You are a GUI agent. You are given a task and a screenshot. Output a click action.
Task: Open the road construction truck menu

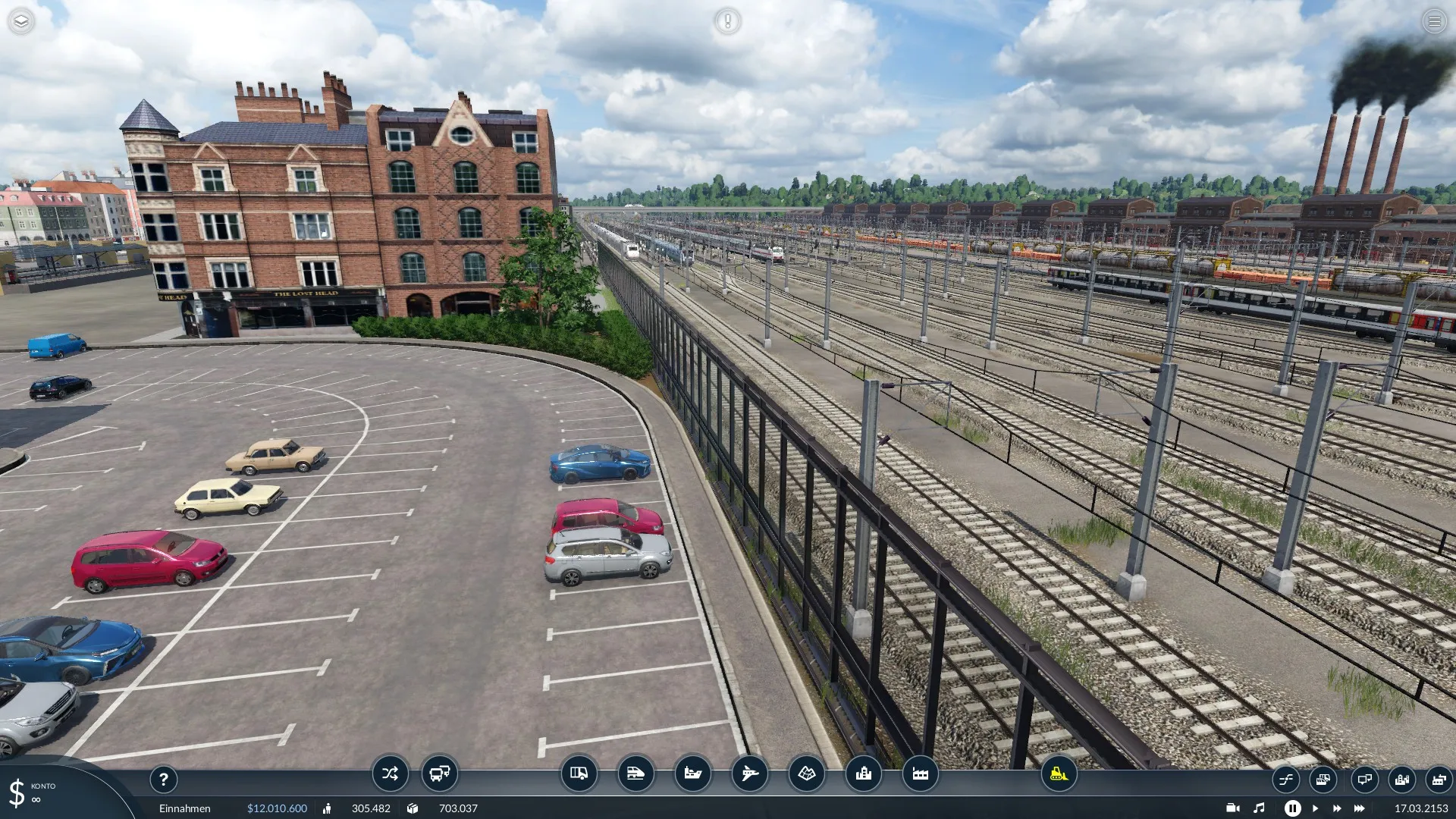tap(579, 773)
